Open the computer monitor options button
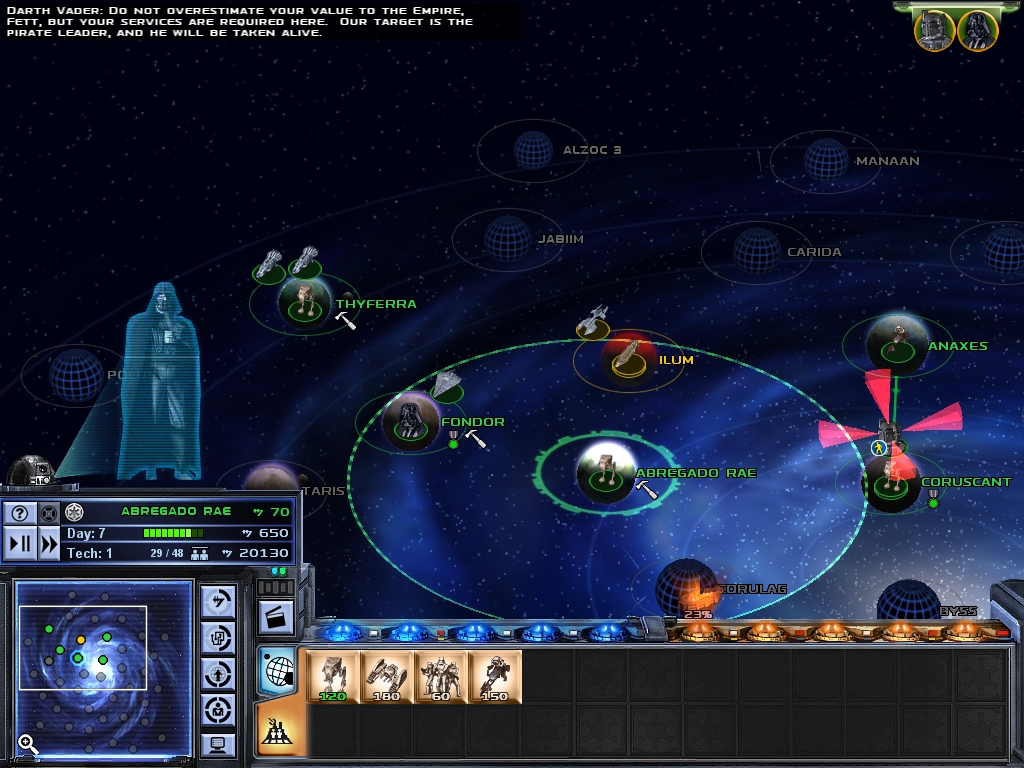The width and height of the screenshot is (1024, 768). click(219, 744)
